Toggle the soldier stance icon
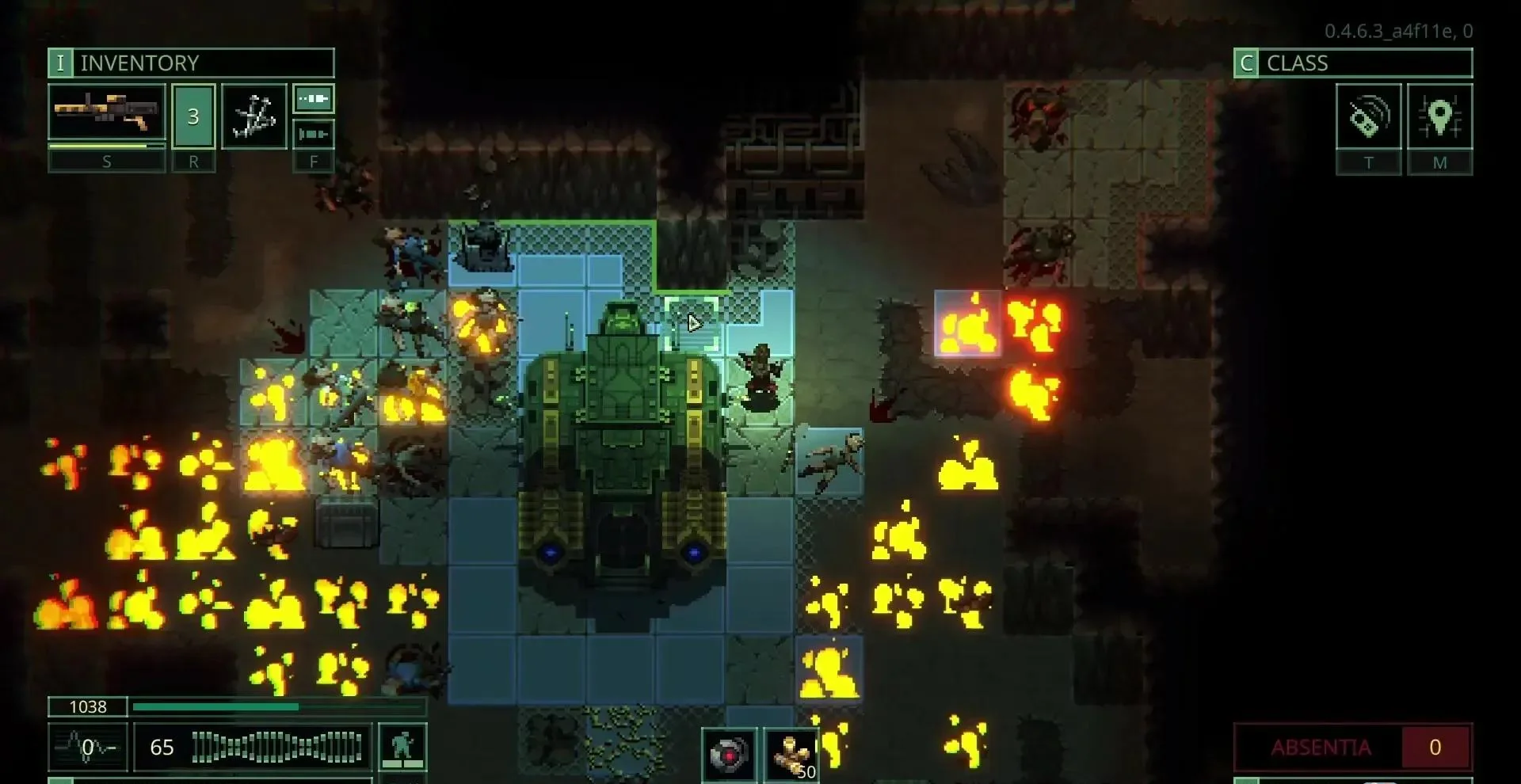 point(402,747)
